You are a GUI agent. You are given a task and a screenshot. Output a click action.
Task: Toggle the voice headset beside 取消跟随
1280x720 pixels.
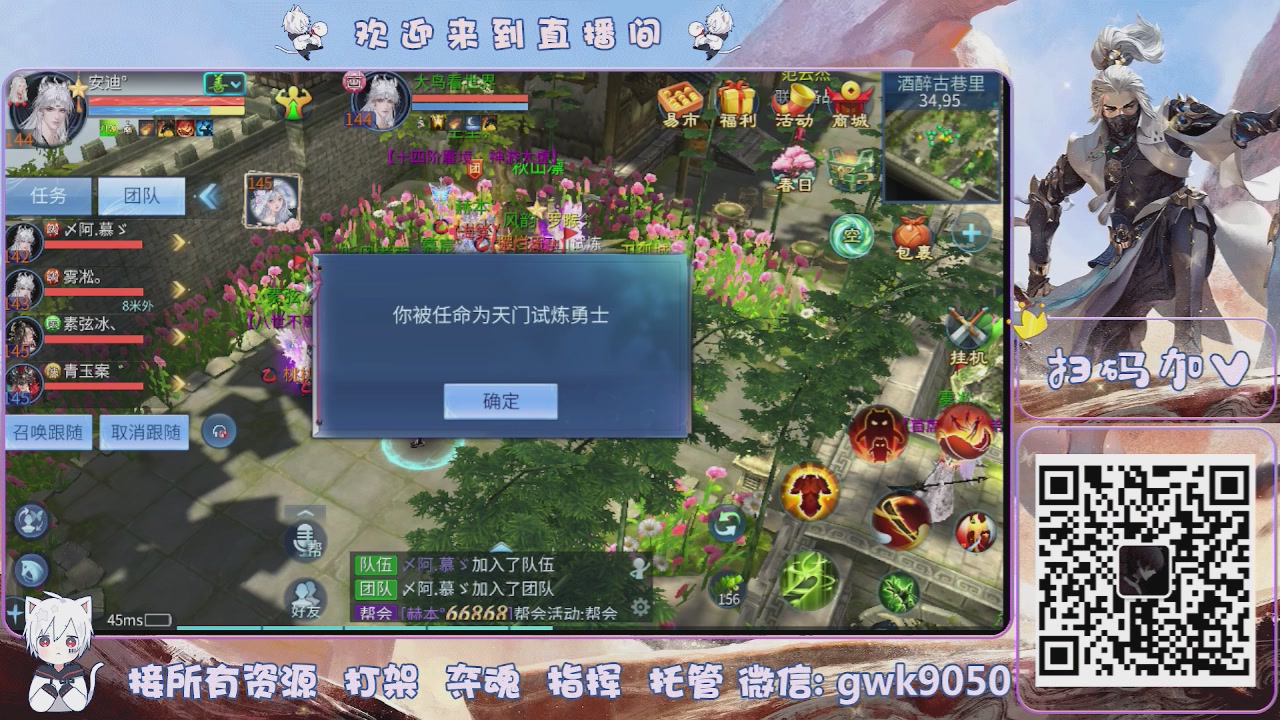[x=218, y=432]
